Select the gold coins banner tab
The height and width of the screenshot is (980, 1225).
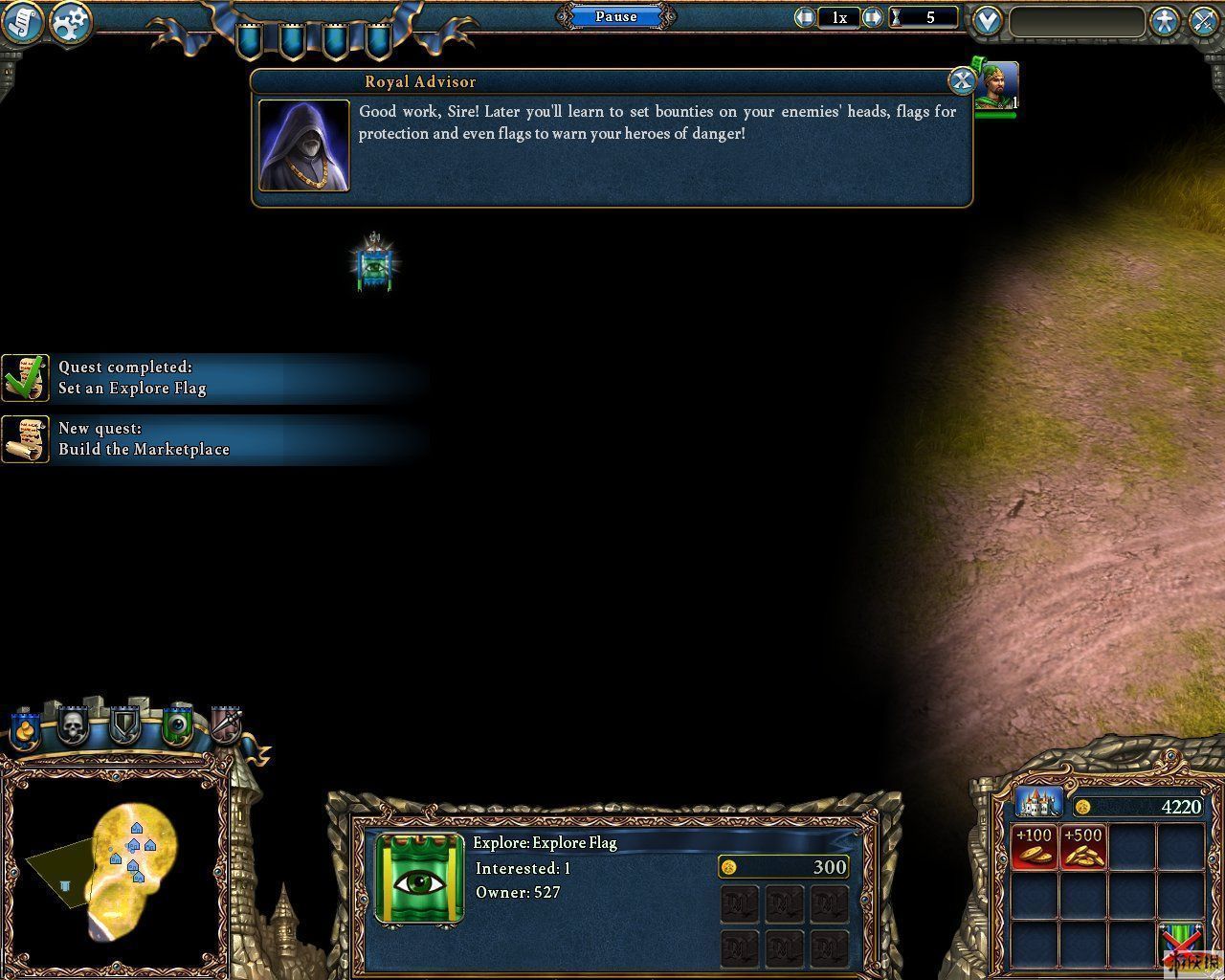(x=25, y=729)
